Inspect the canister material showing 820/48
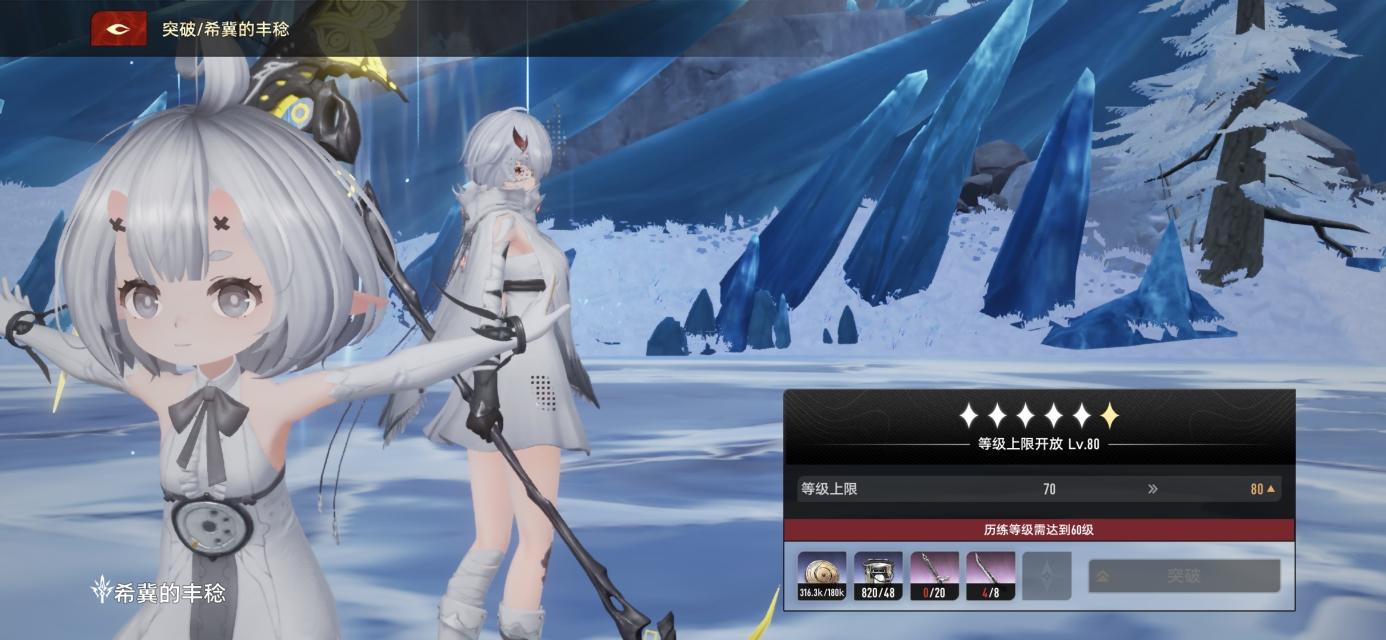The image size is (1386, 640). [x=878, y=576]
